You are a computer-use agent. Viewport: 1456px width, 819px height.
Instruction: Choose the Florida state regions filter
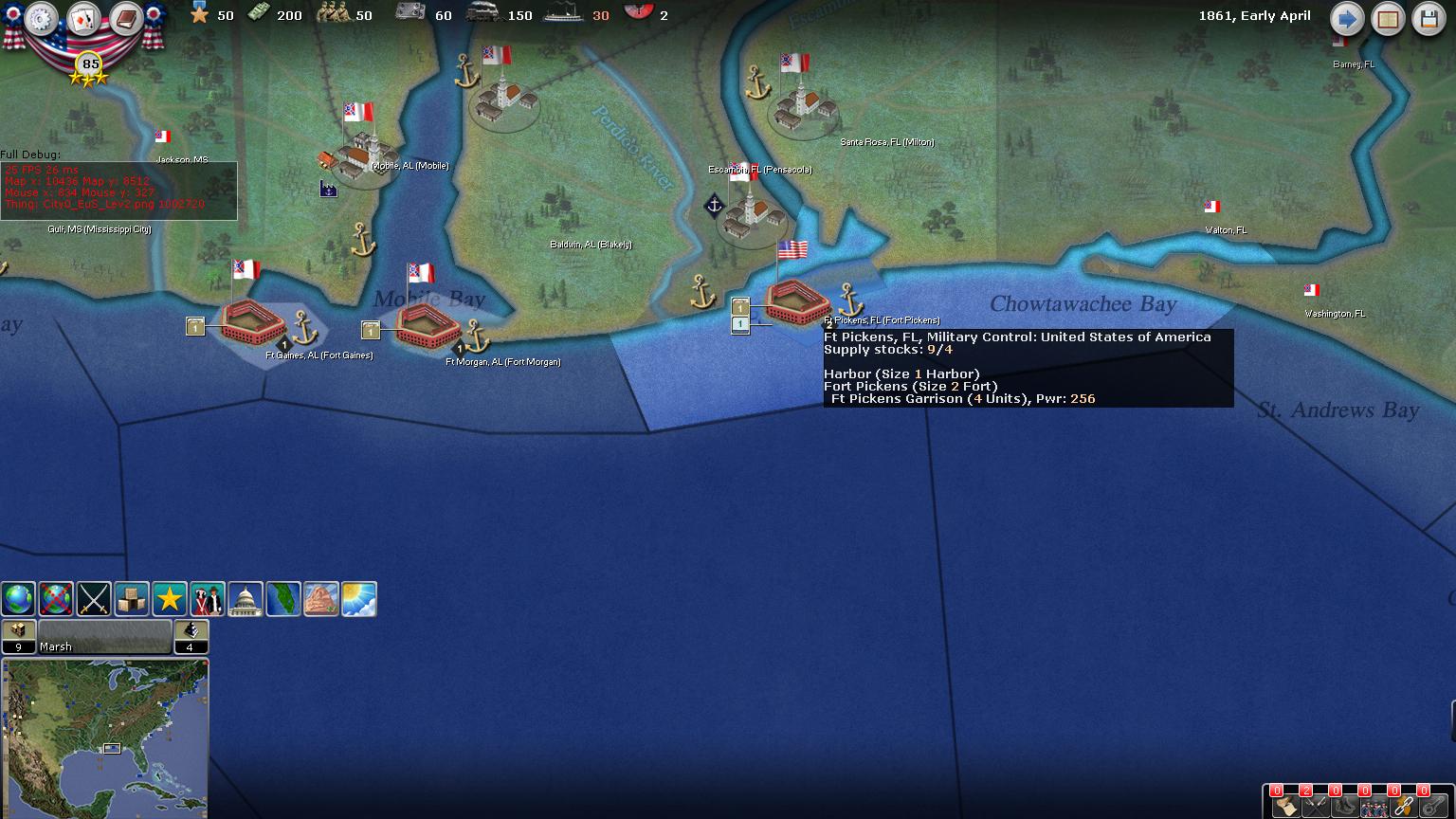point(283,599)
